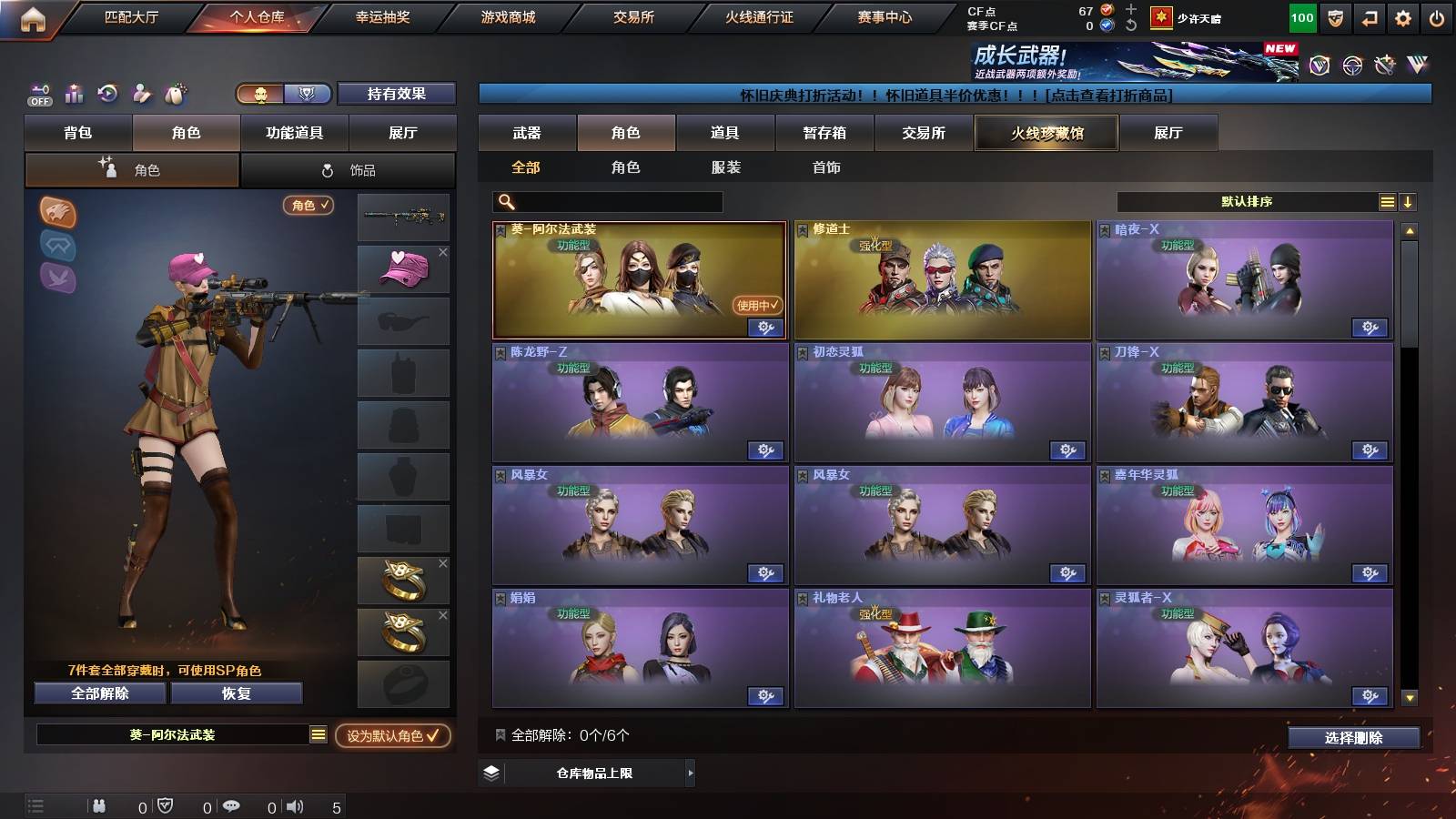The image size is (1456, 819).
Task: Turn the OFF key switch on
Action: click(x=37, y=94)
